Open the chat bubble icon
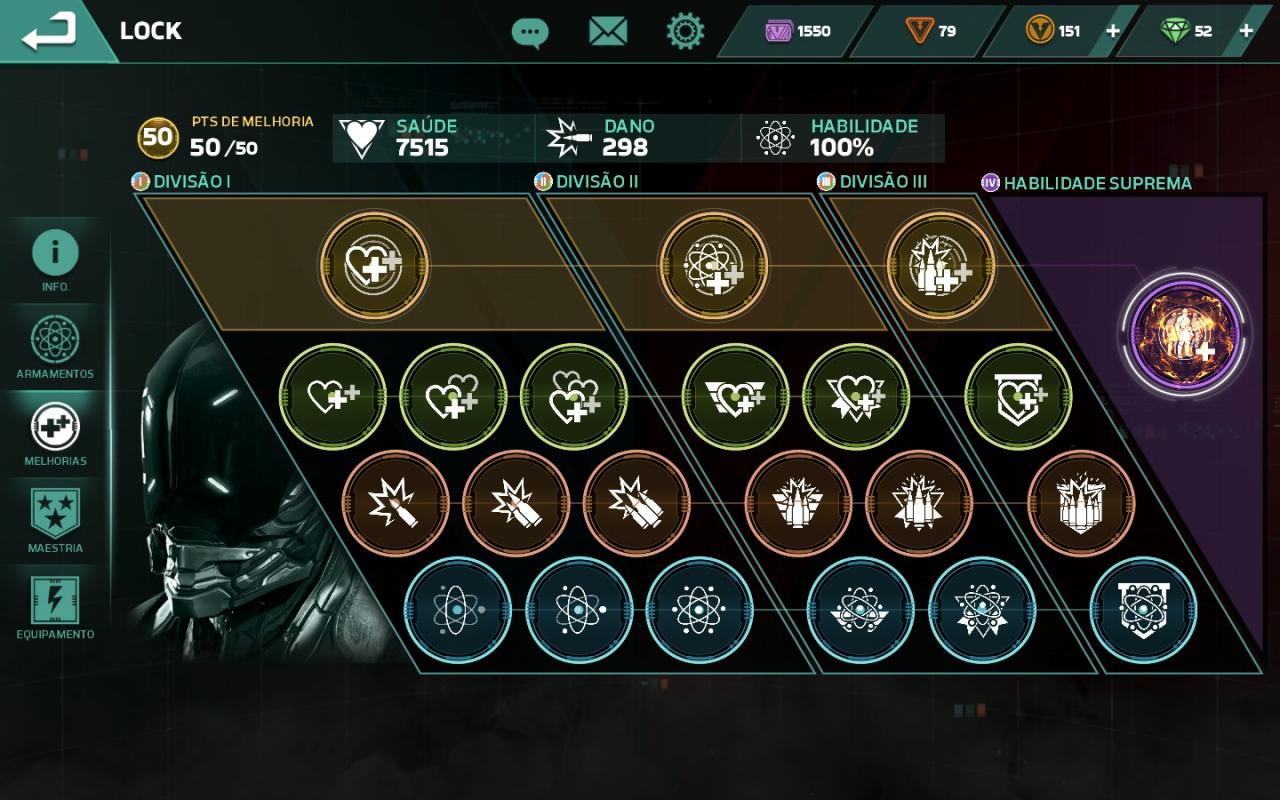 click(529, 32)
